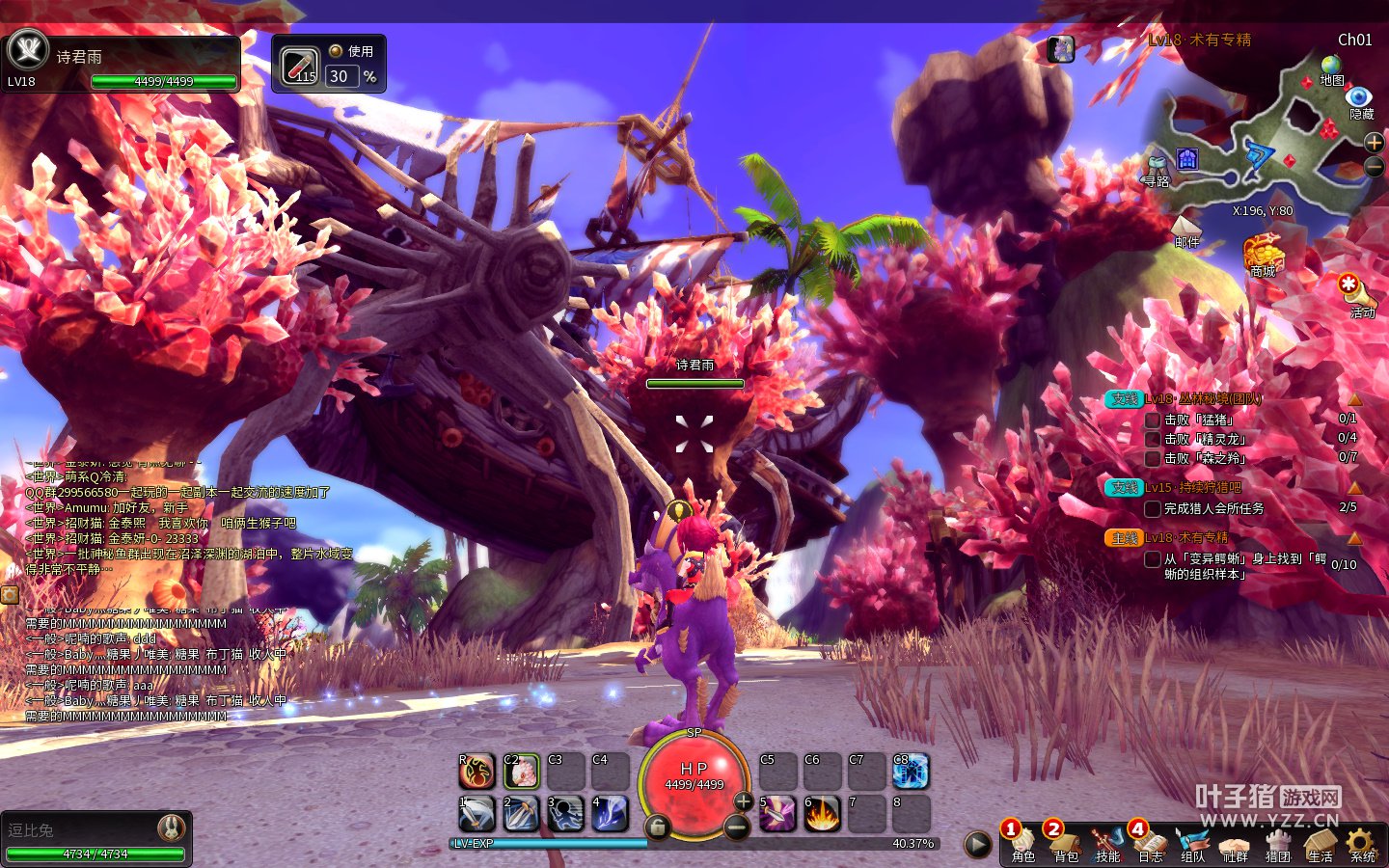Click the unlock padlock on the HP orb
The width and height of the screenshot is (1389, 868).
click(x=657, y=827)
